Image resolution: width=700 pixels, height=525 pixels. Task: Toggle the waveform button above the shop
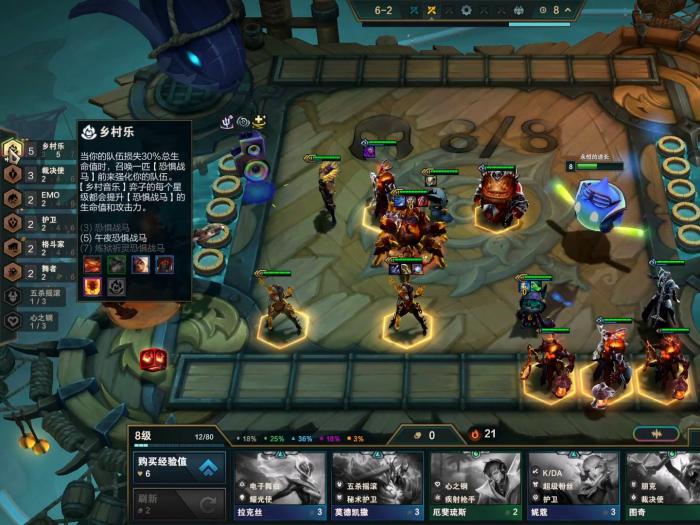coord(657,434)
